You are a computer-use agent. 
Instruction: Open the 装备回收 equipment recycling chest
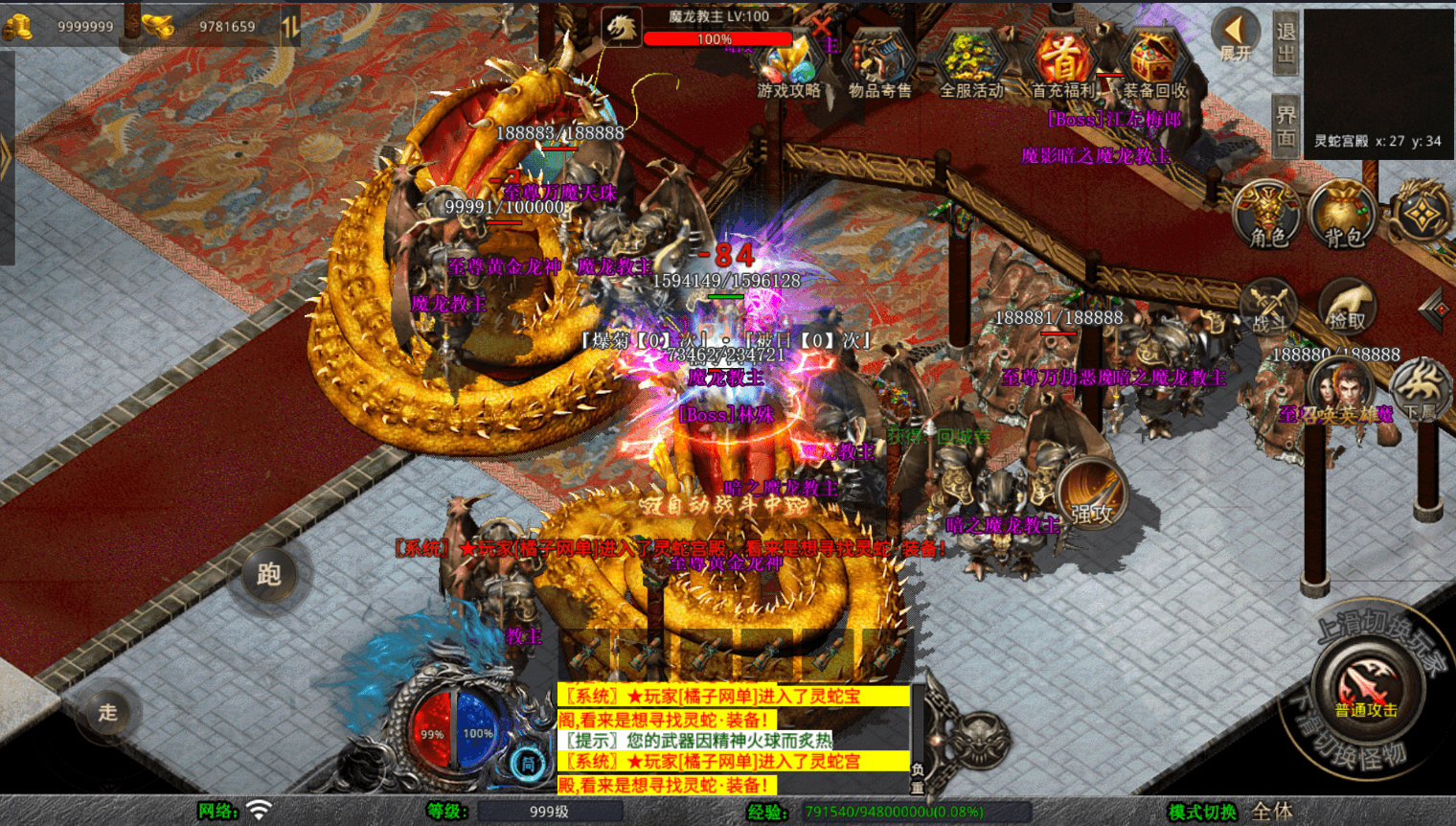pos(1154,65)
